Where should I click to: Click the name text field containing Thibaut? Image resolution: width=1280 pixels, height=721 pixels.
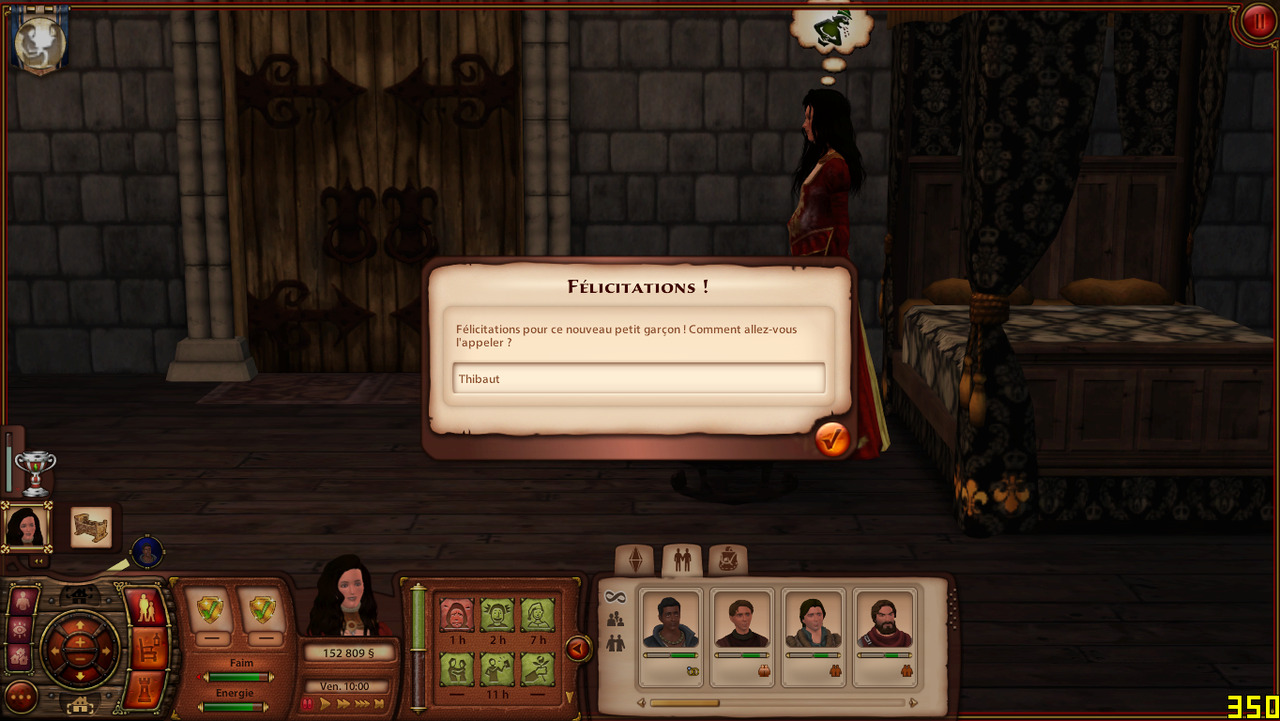click(x=638, y=378)
